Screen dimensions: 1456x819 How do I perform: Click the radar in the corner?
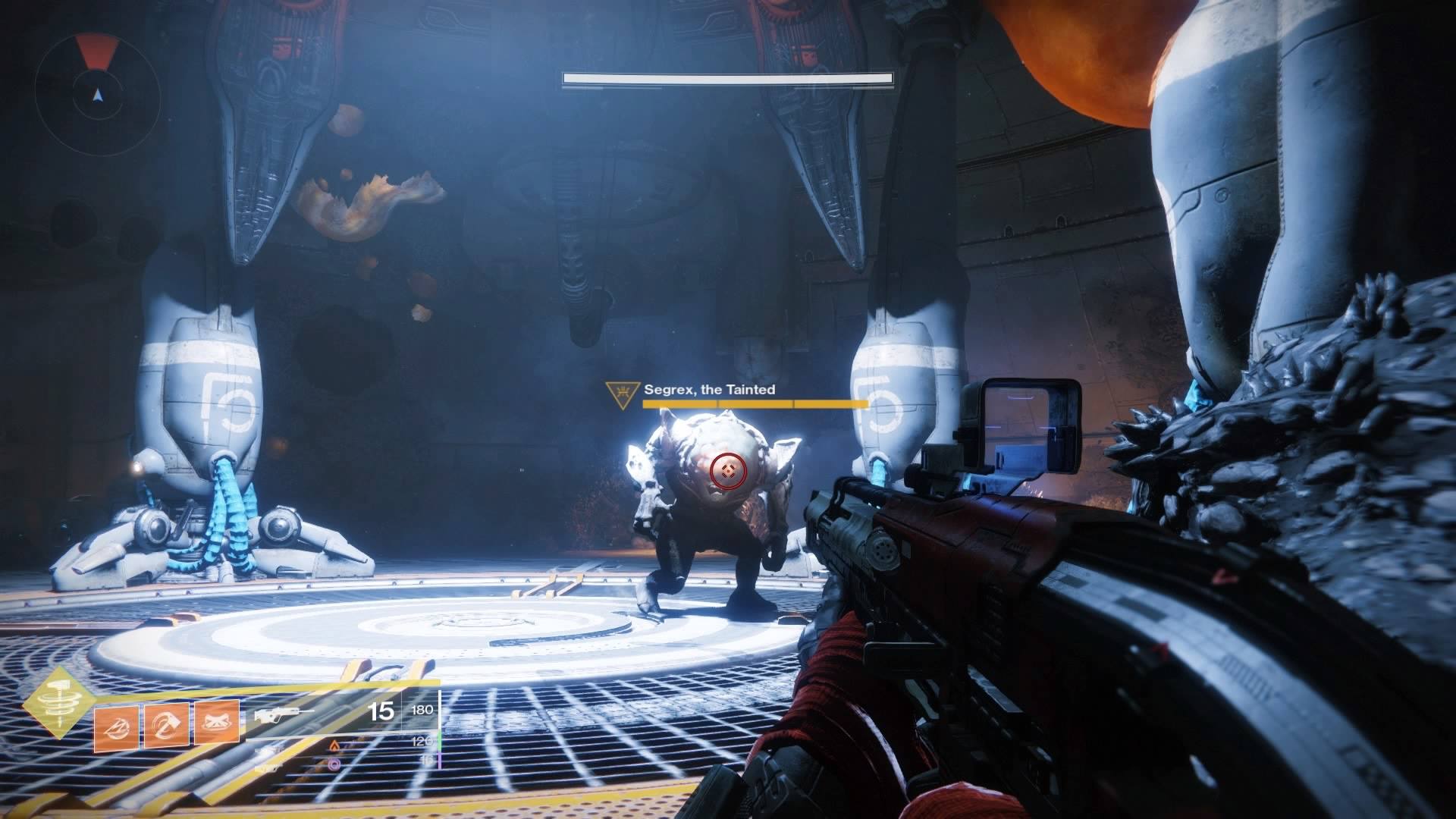[97, 94]
